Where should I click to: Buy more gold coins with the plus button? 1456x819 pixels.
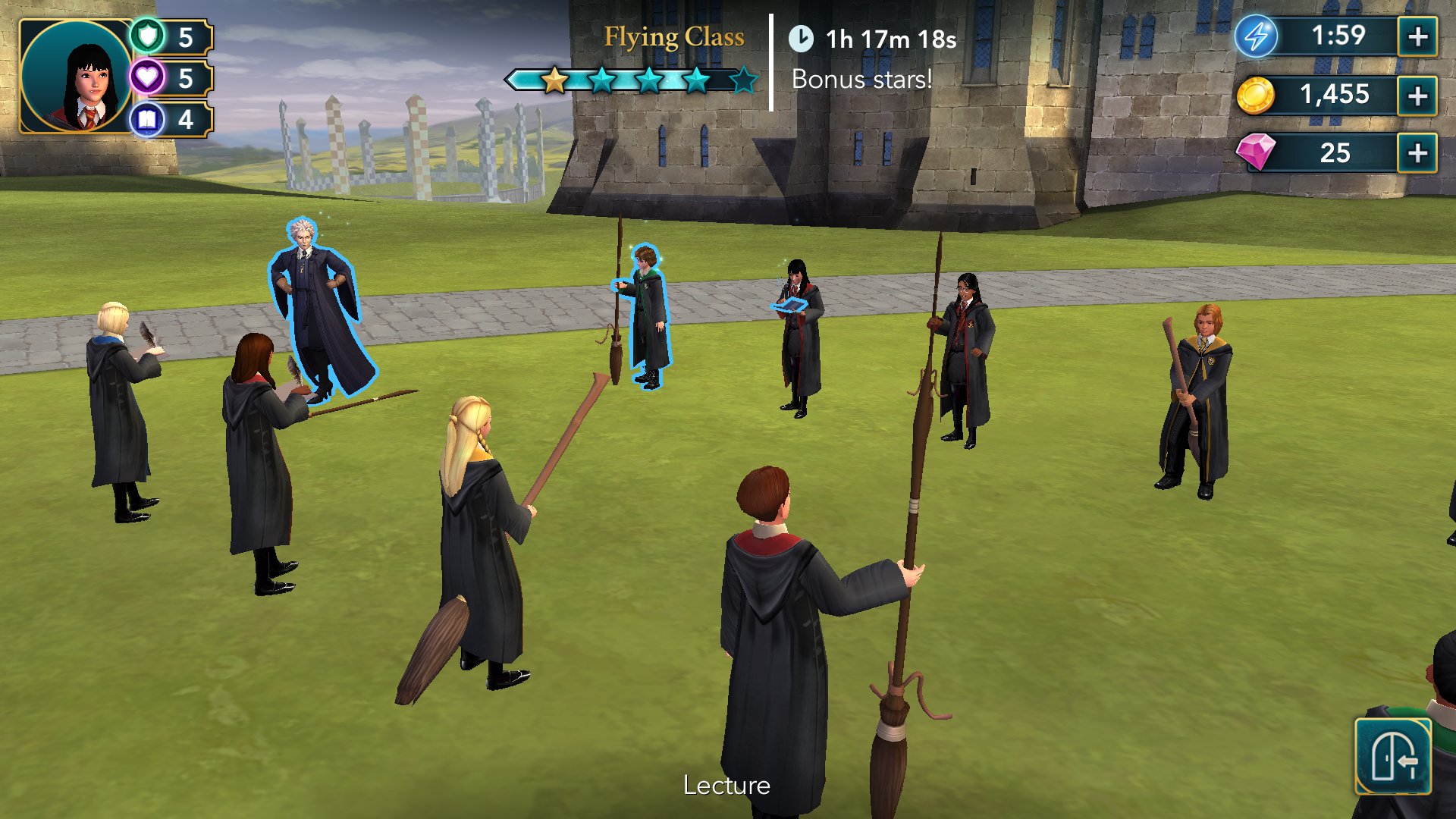[x=1417, y=96]
